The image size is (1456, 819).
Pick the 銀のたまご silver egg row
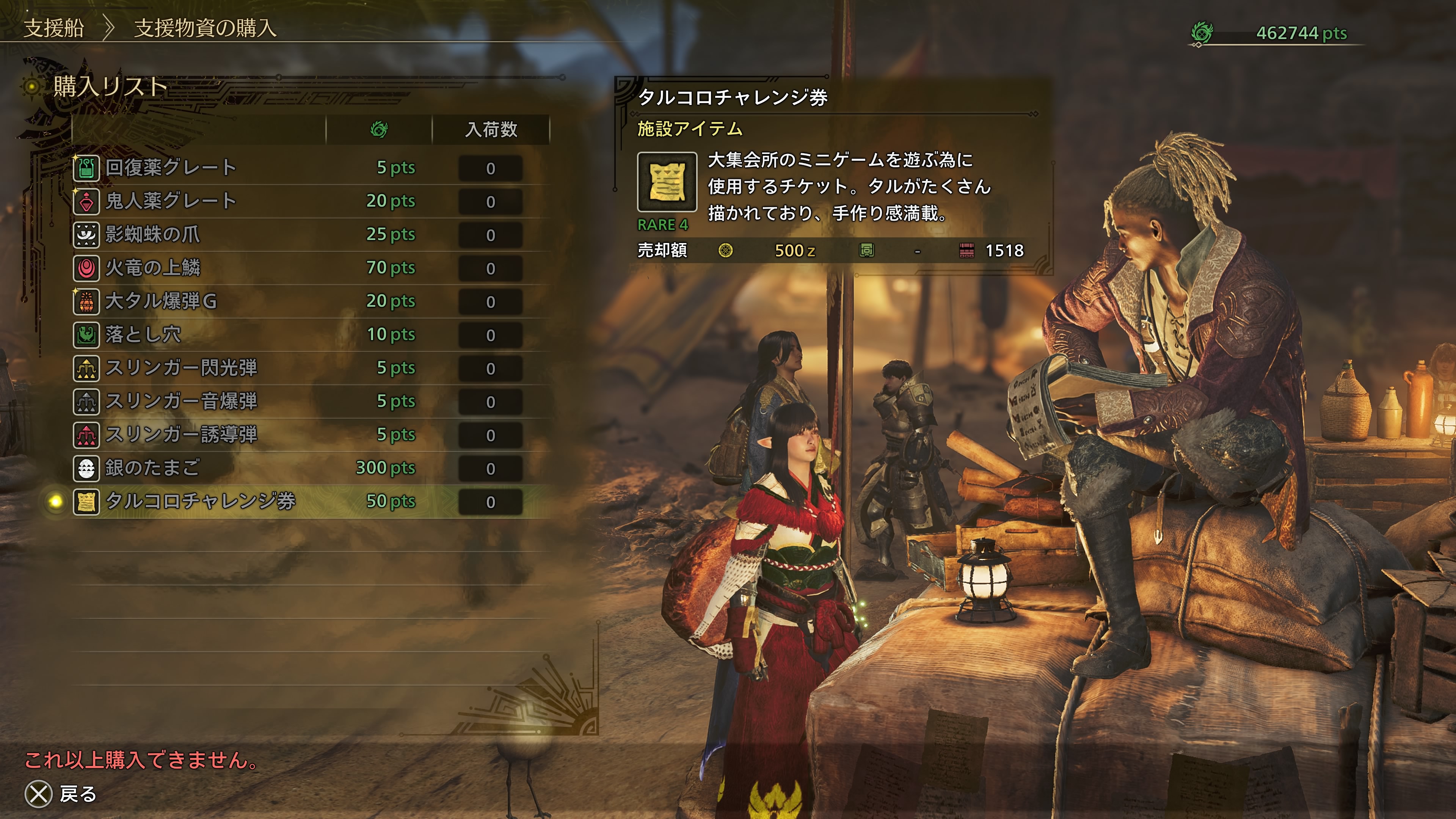[152, 468]
